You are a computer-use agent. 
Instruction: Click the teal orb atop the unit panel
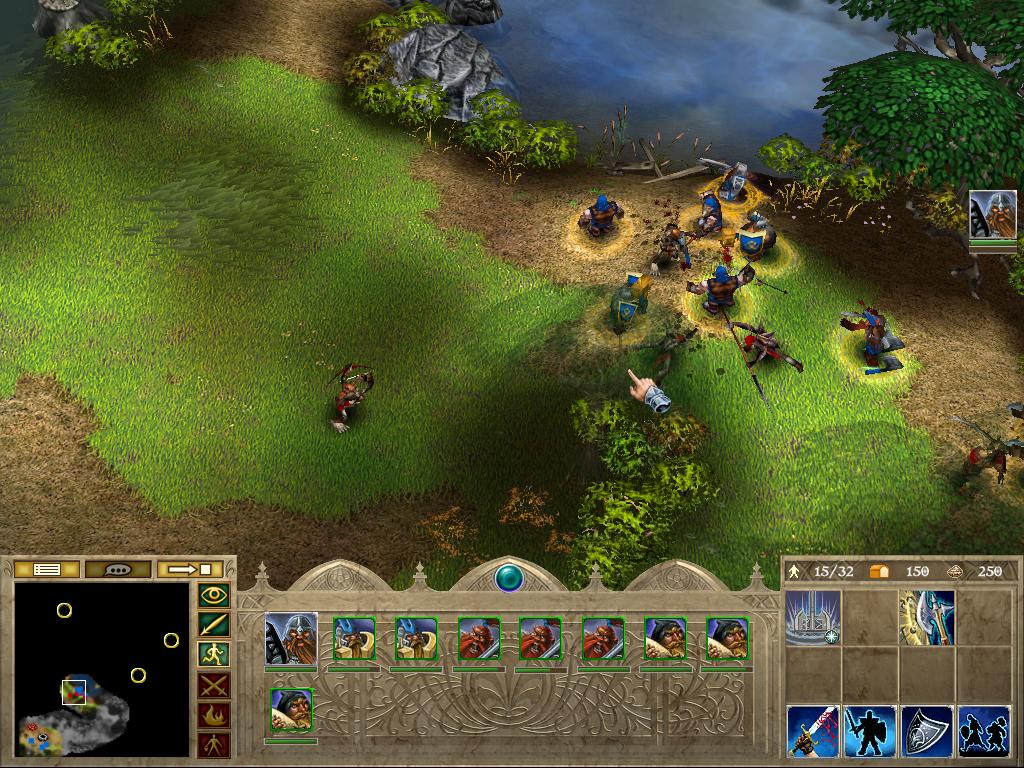511,577
